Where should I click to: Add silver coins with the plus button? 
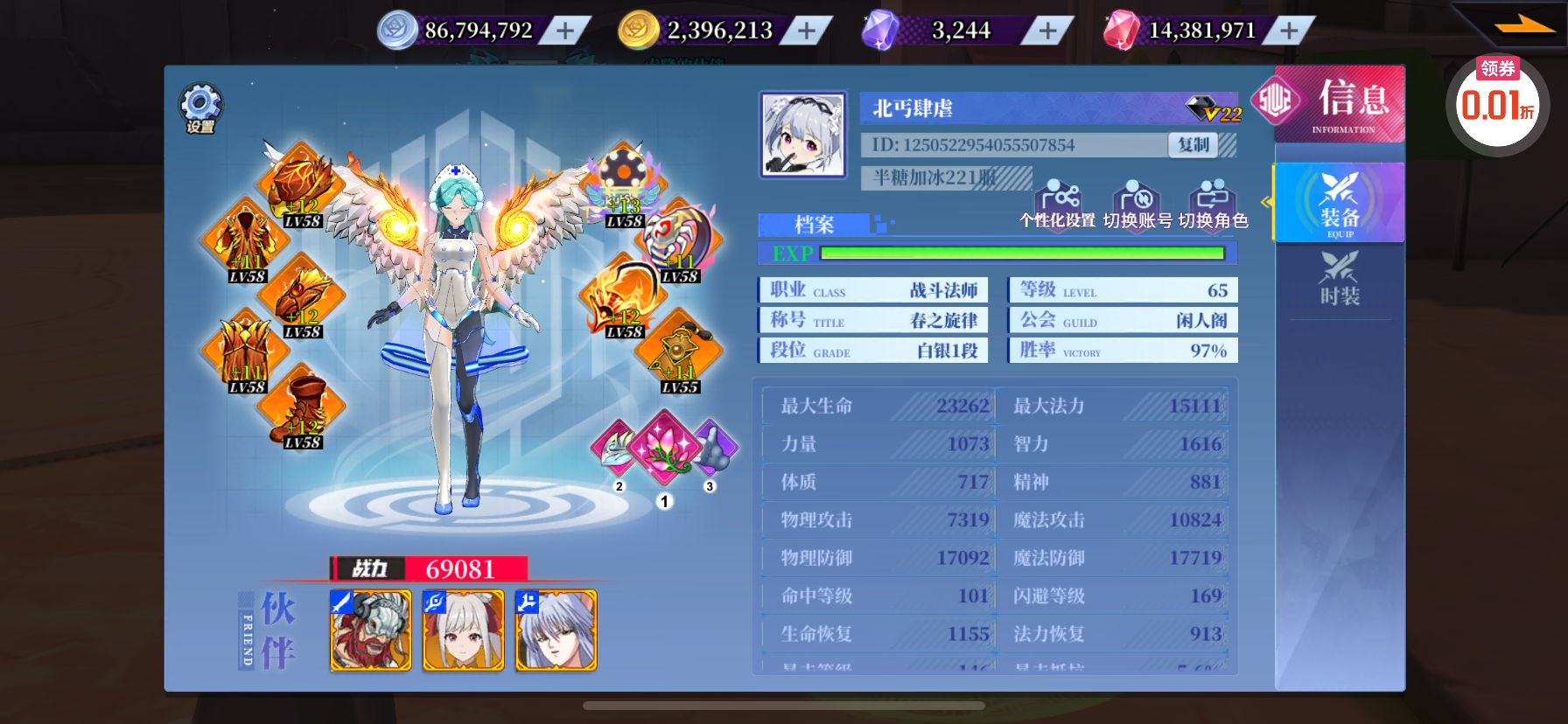[566, 31]
